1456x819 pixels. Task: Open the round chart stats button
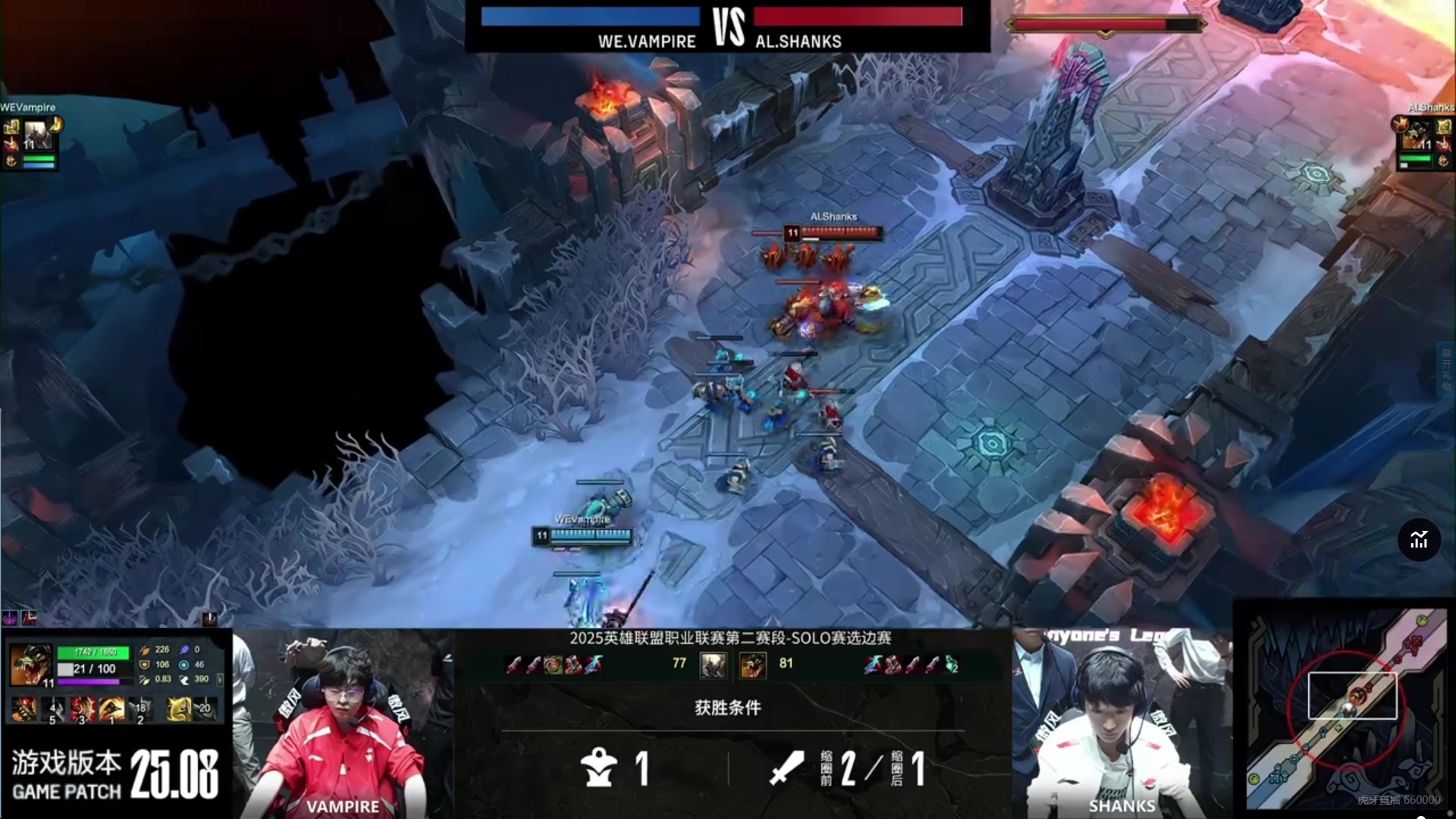[1419, 540]
